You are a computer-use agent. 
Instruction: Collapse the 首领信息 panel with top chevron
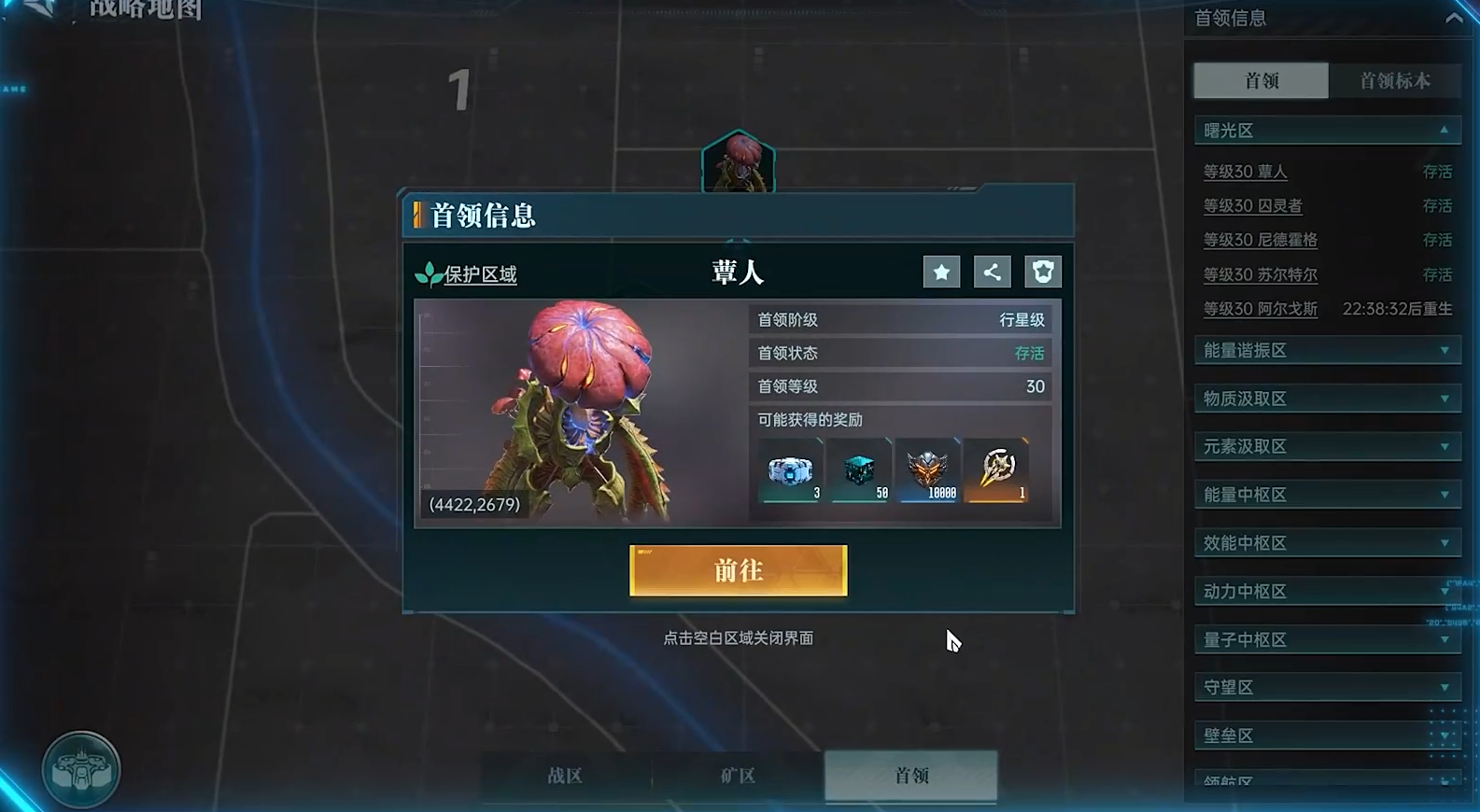point(1456,17)
